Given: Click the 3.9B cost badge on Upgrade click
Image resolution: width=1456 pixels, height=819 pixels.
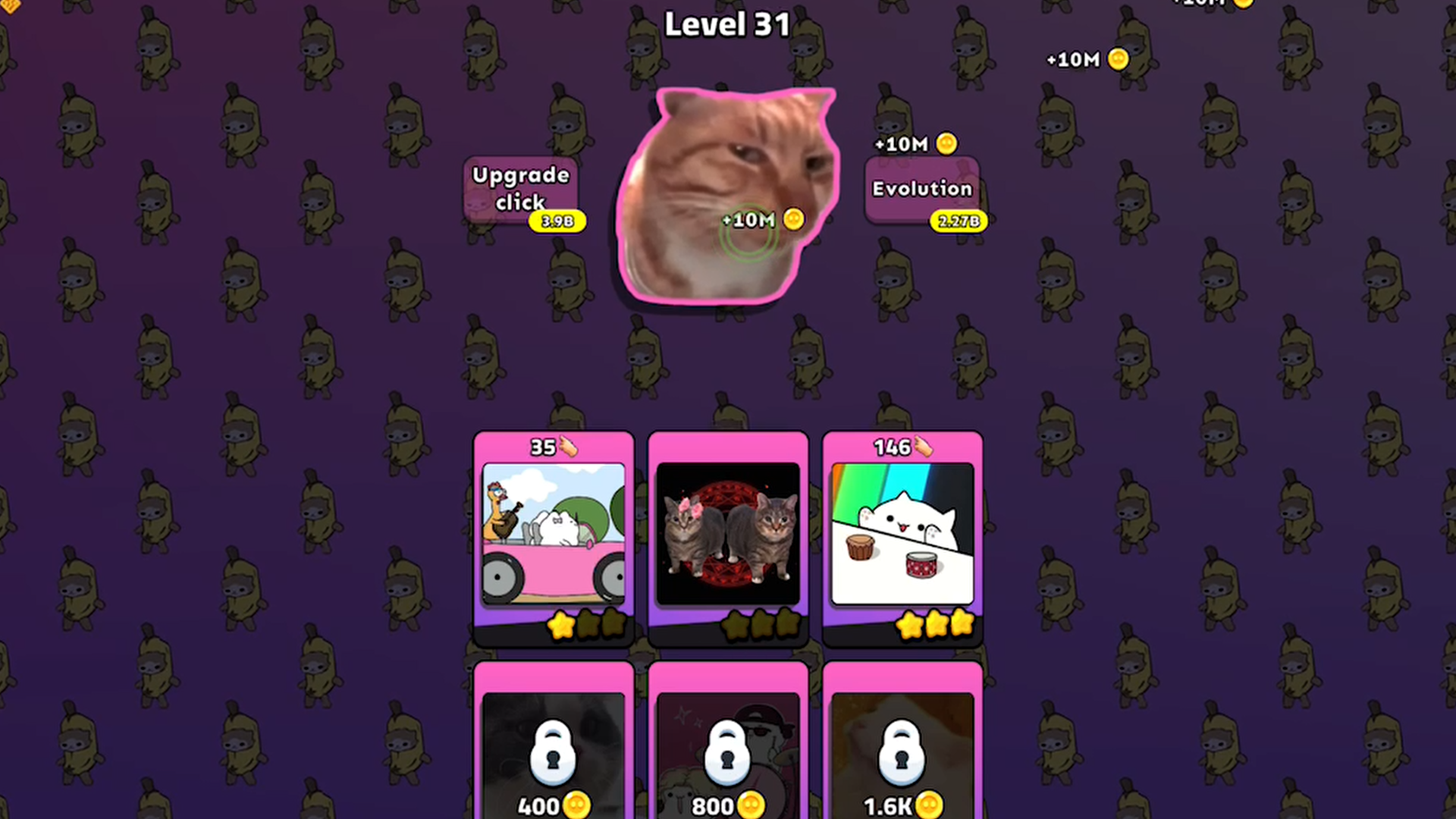Looking at the screenshot, I should pos(557,221).
